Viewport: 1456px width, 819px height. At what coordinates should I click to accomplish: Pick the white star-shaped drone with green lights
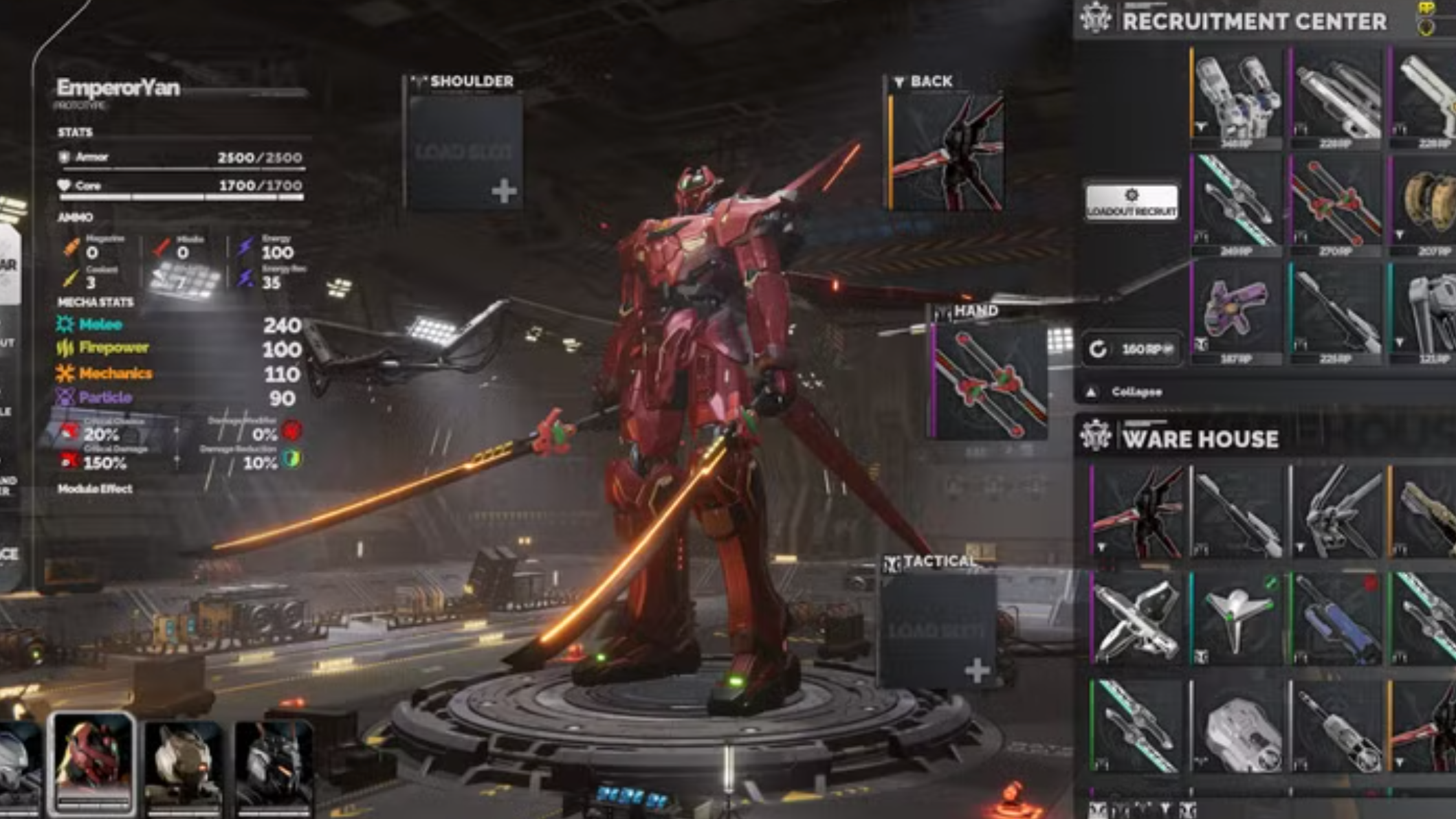tap(1237, 618)
